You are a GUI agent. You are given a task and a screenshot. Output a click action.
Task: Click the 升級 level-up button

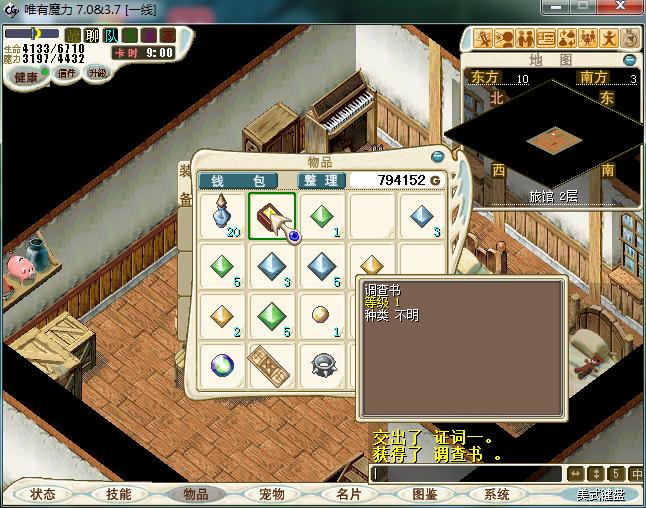[97, 74]
